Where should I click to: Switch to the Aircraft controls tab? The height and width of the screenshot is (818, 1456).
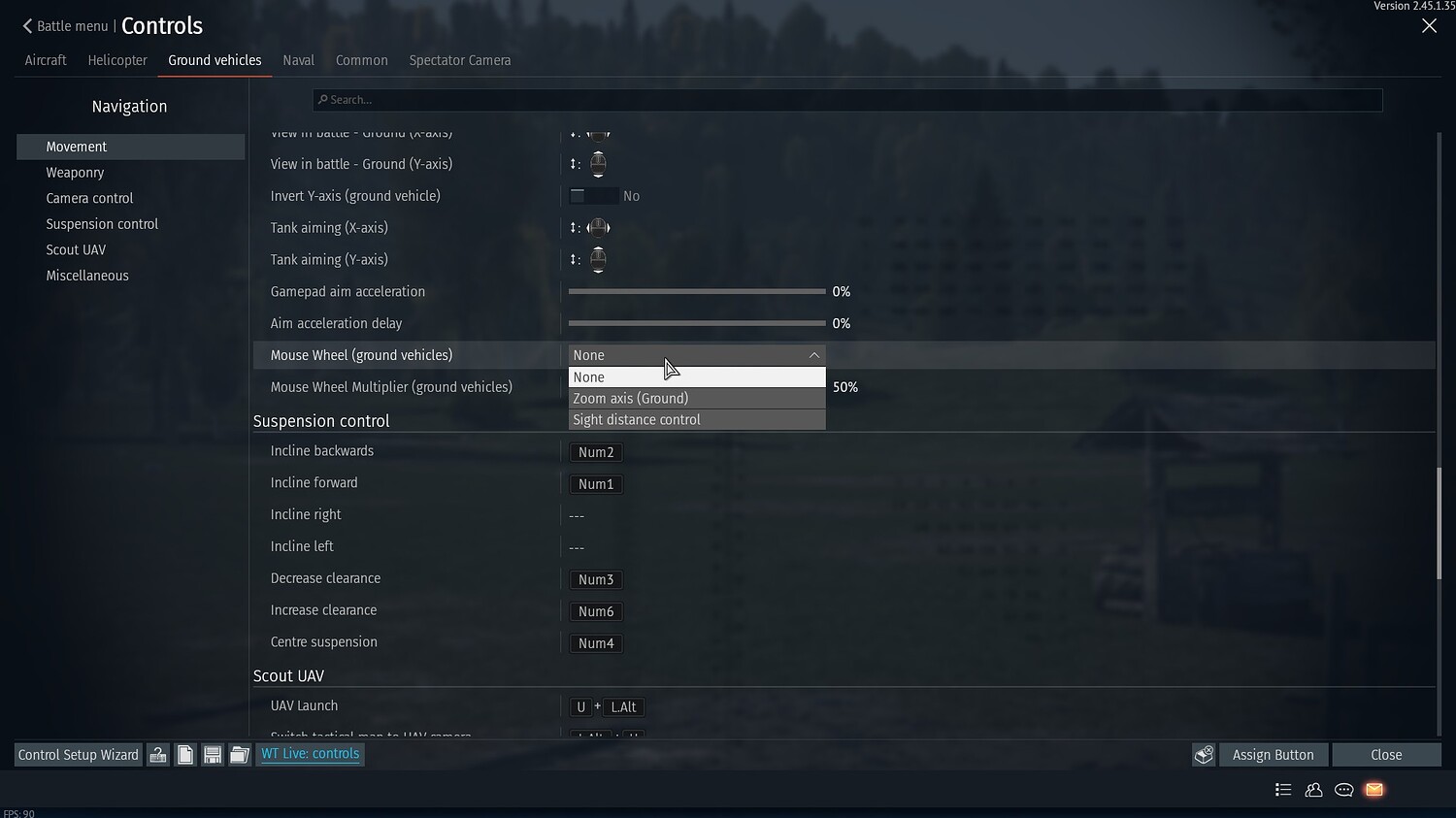tap(45, 60)
